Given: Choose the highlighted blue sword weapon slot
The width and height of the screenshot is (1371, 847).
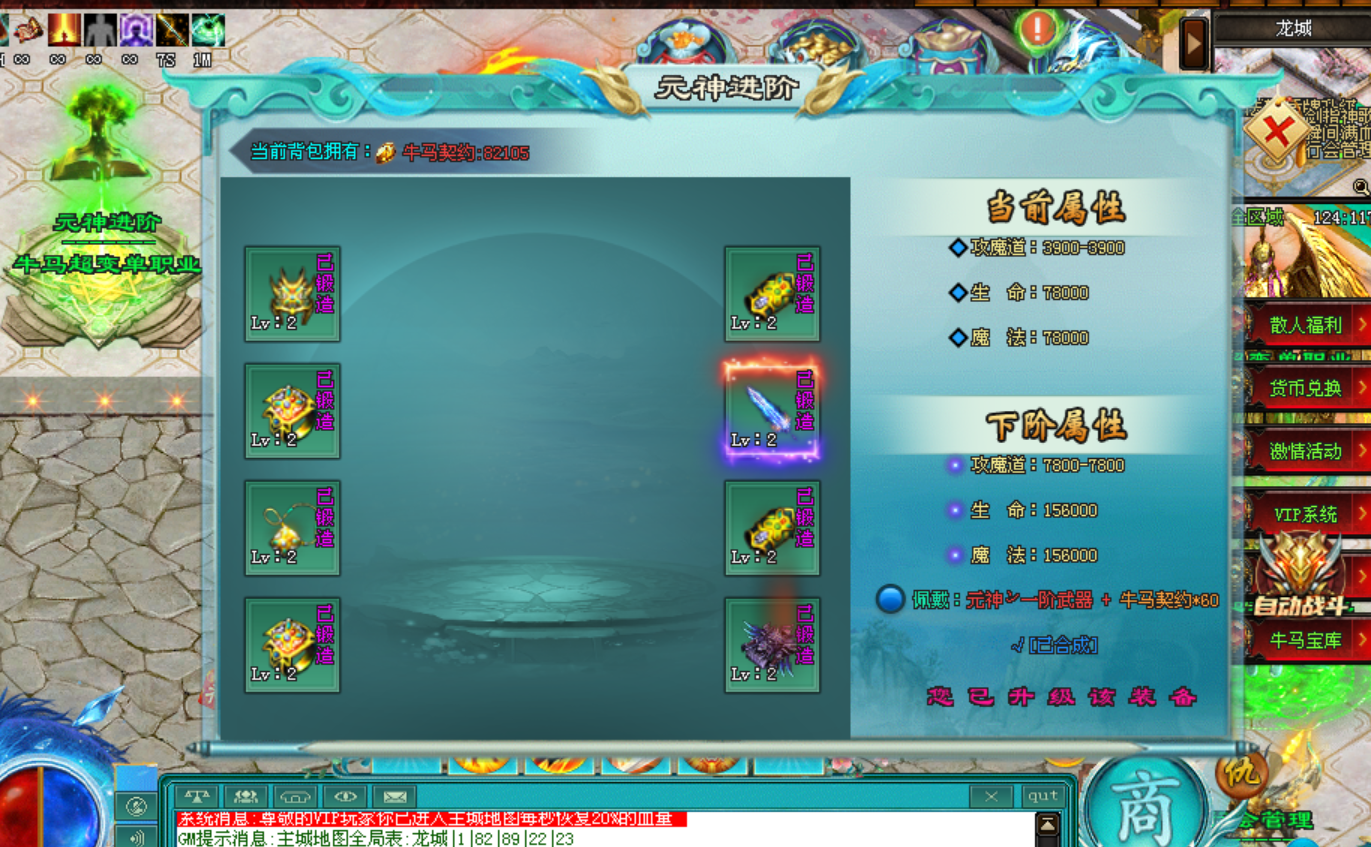Looking at the screenshot, I should [772, 411].
